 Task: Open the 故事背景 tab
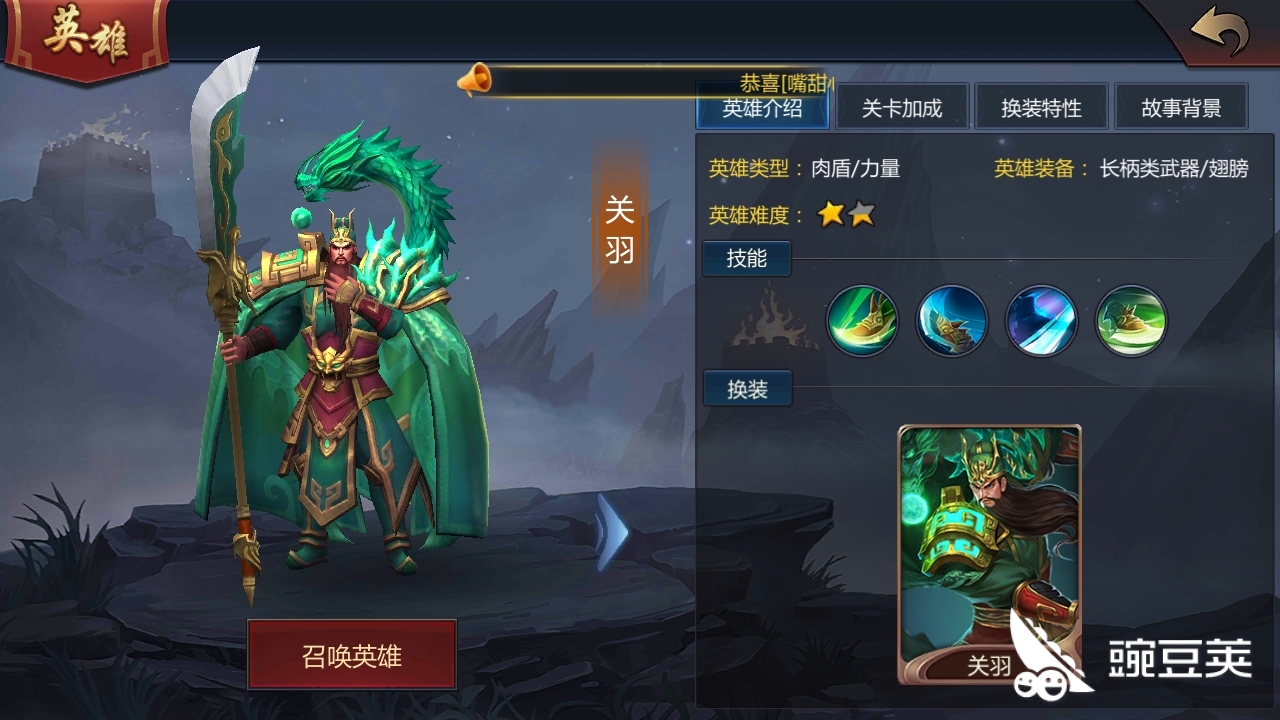(1181, 106)
